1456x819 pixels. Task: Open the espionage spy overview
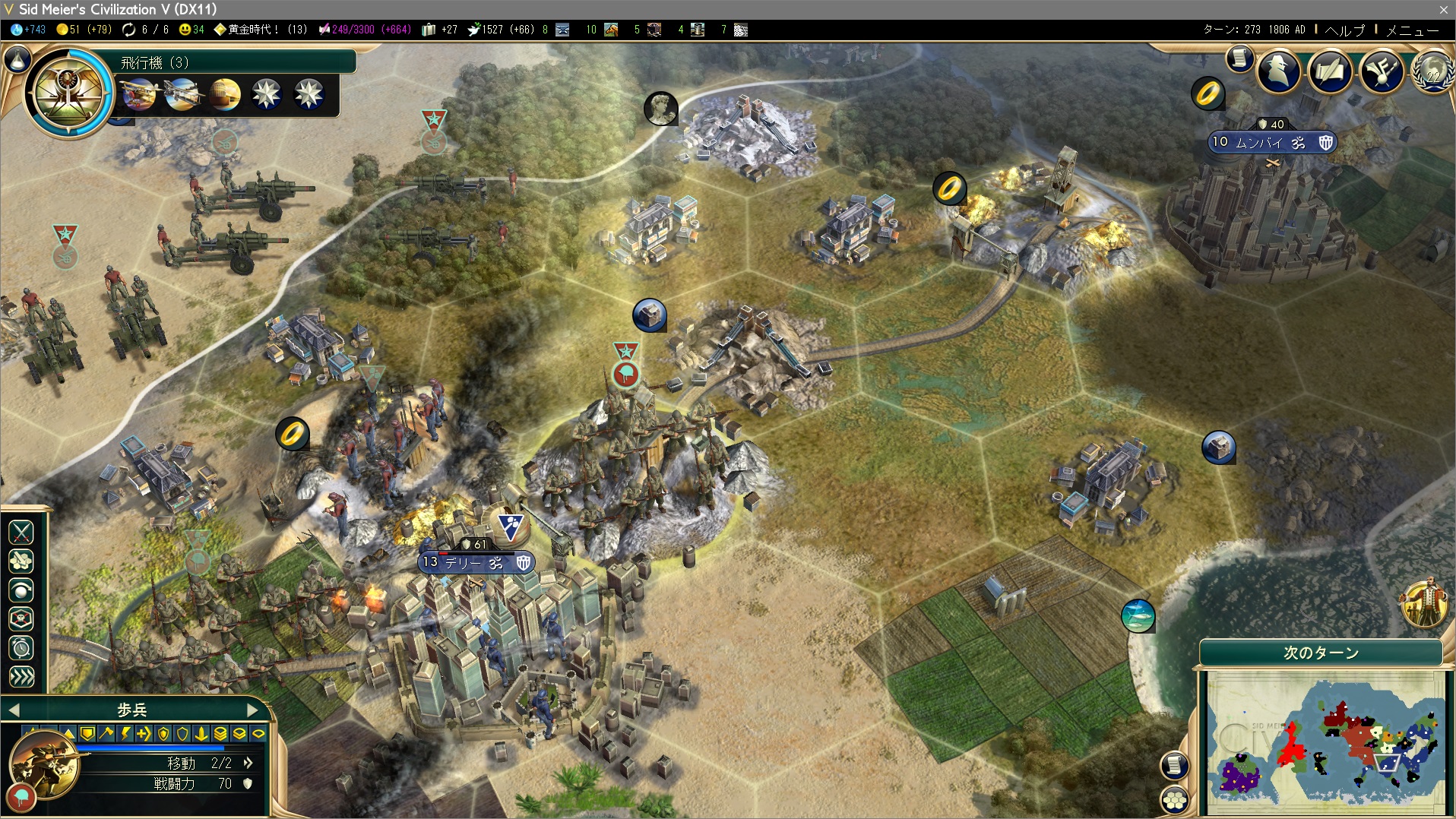1279,71
